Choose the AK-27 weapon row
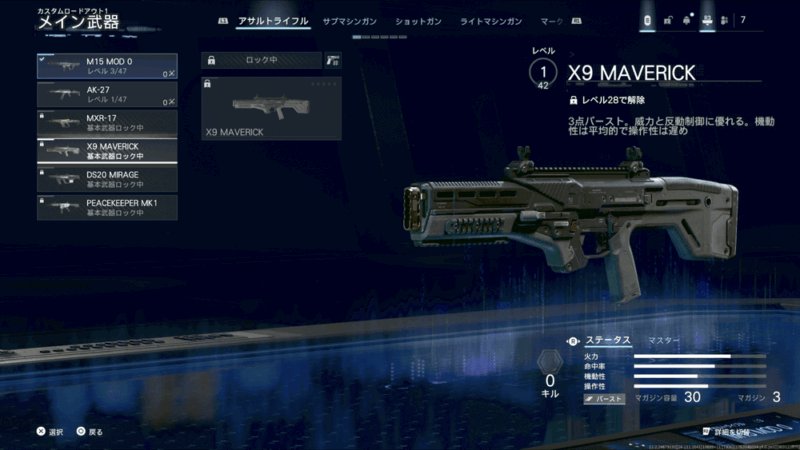The image size is (800, 450). 106,94
